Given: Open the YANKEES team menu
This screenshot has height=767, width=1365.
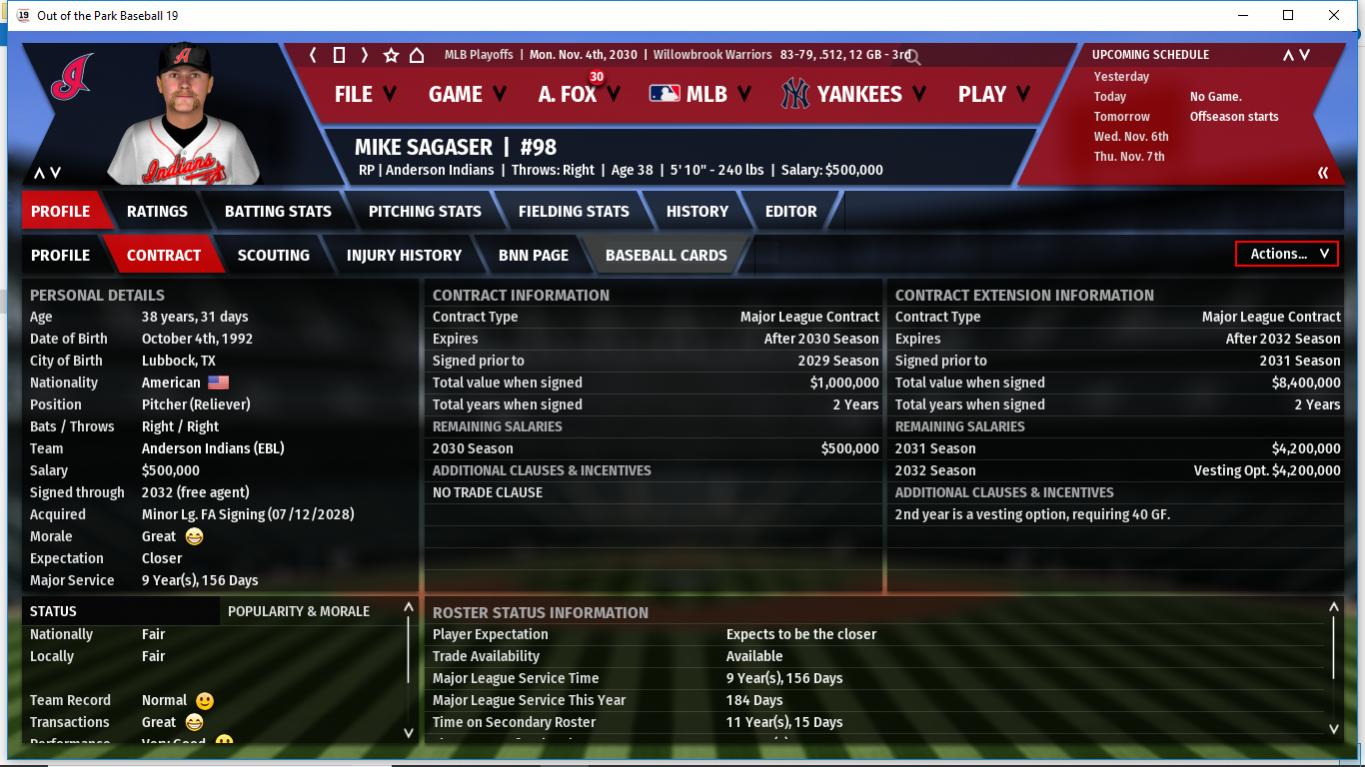Looking at the screenshot, I should [x=855, y=94].
